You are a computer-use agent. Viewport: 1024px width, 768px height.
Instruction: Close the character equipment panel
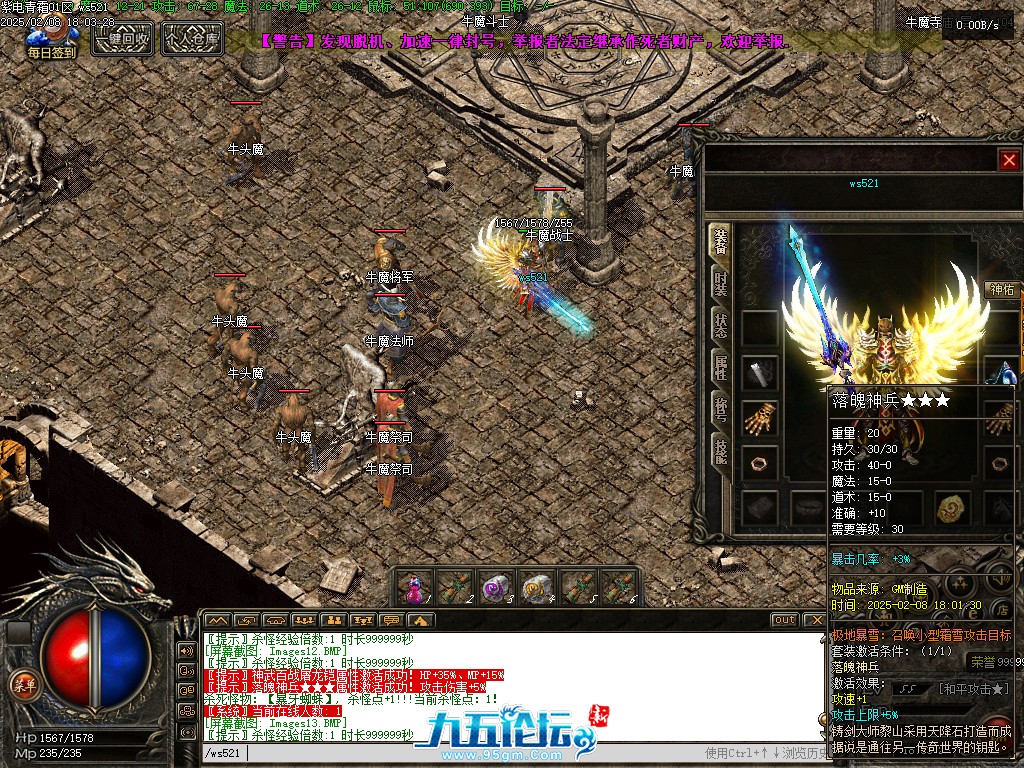[1009, 160]
